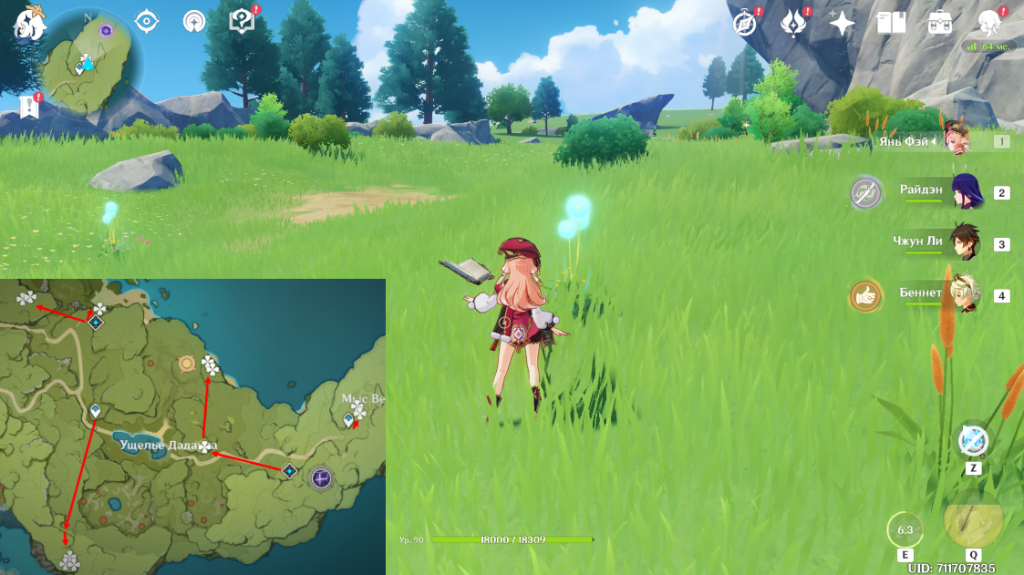Switch to party member Беннет
Viewport: 1024px width, 575px height.
click(x=966, y=295)
